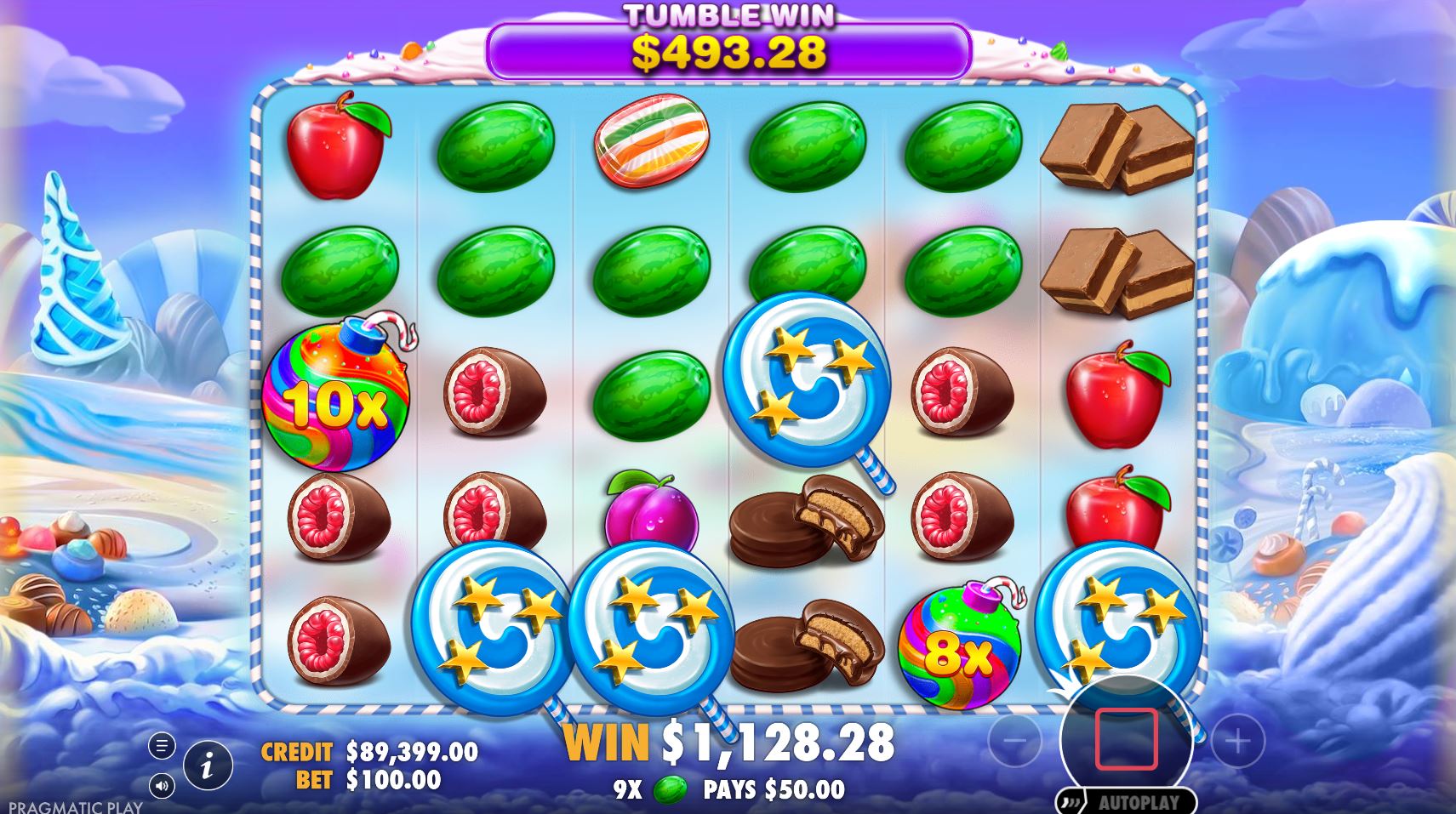
Task: Decrease bet with the minus button
Action: point(1014,741)
